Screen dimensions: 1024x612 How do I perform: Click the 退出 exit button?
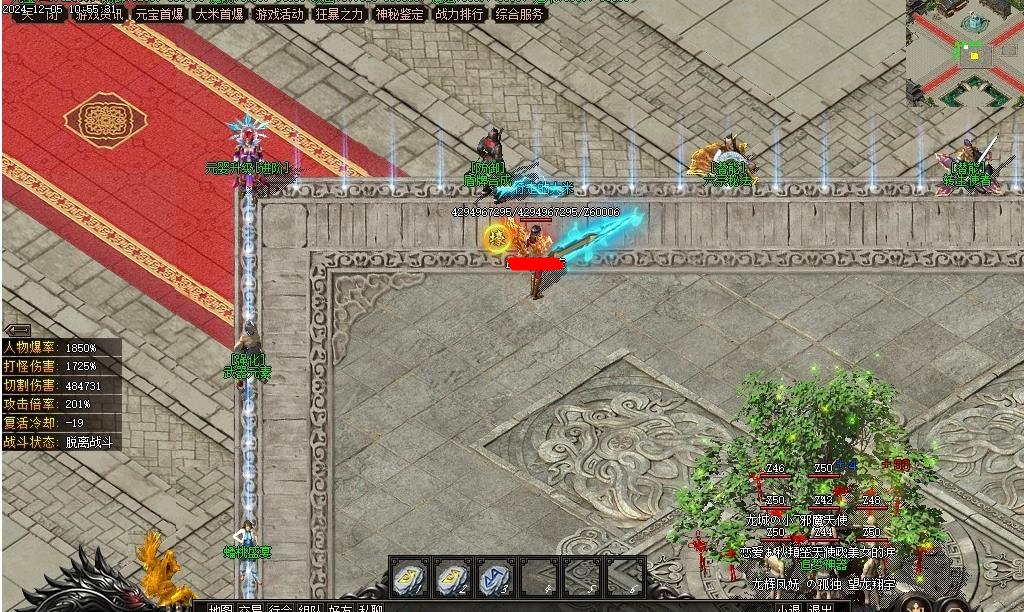[x=821, y=606]
